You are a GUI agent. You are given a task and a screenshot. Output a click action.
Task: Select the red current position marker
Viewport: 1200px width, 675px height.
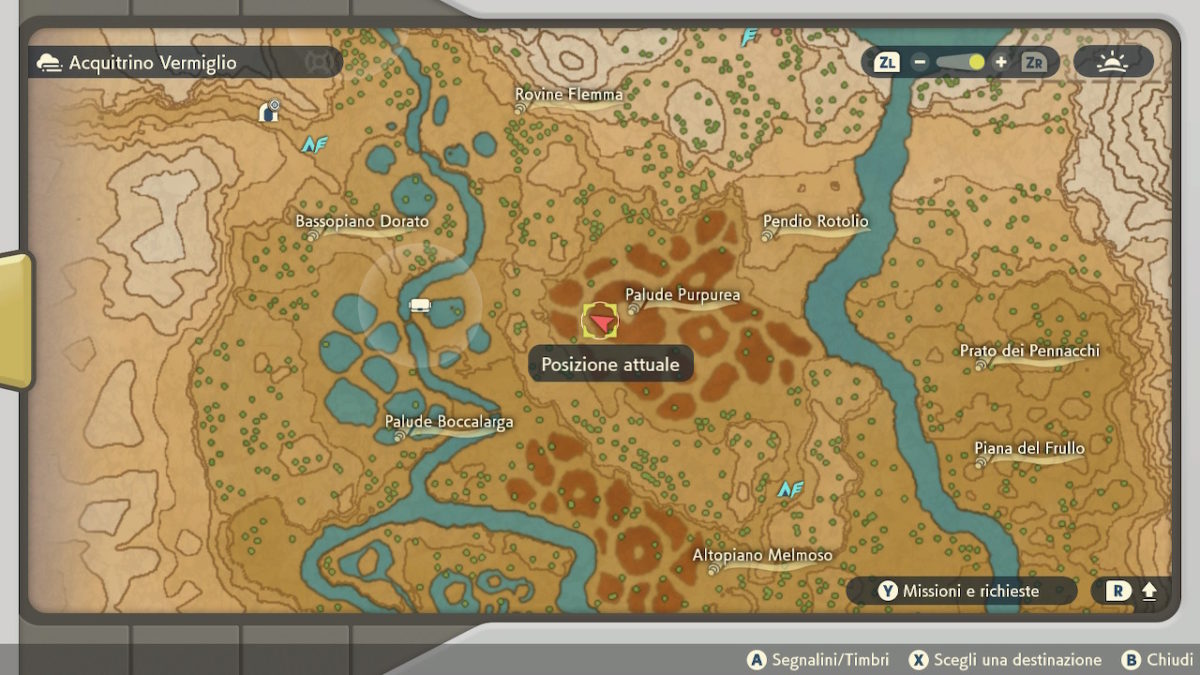tap(600, 321)
